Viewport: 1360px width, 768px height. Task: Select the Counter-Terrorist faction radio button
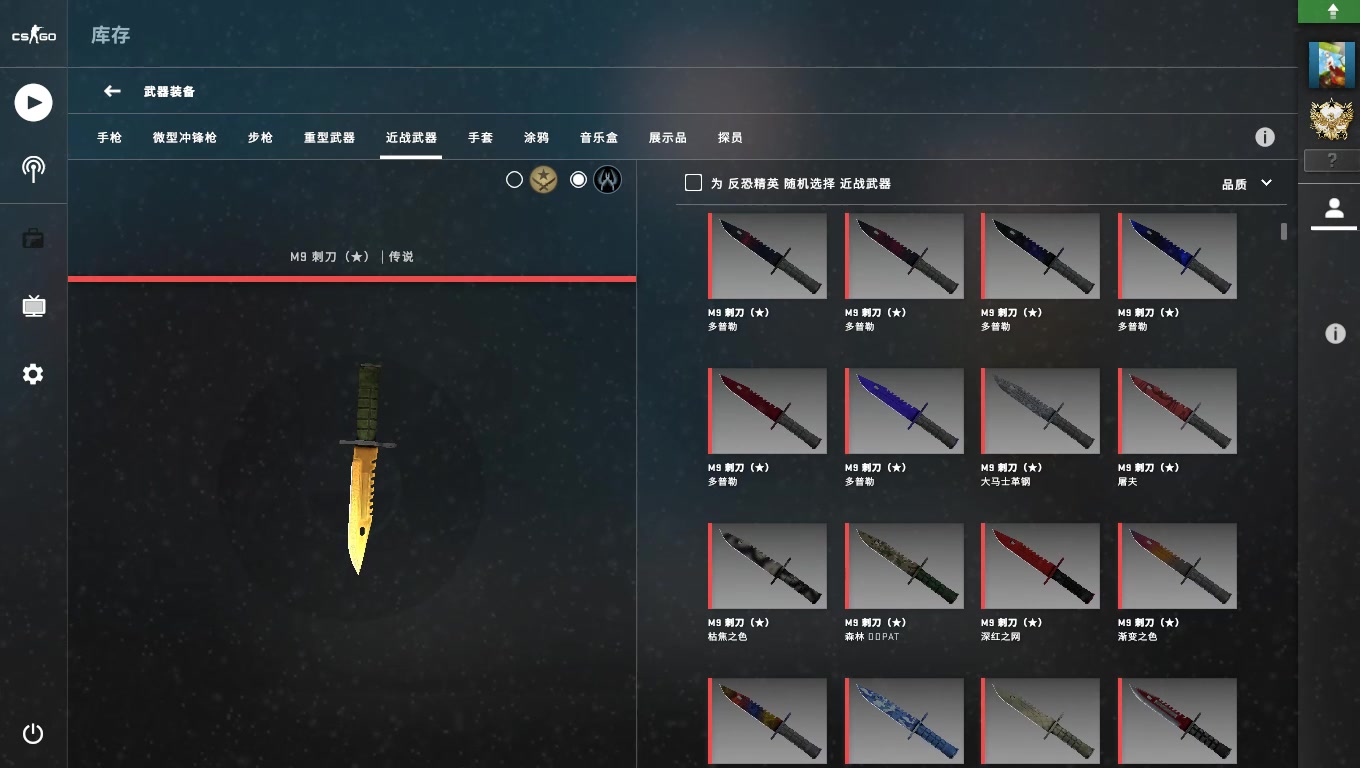tap(578, 180)
